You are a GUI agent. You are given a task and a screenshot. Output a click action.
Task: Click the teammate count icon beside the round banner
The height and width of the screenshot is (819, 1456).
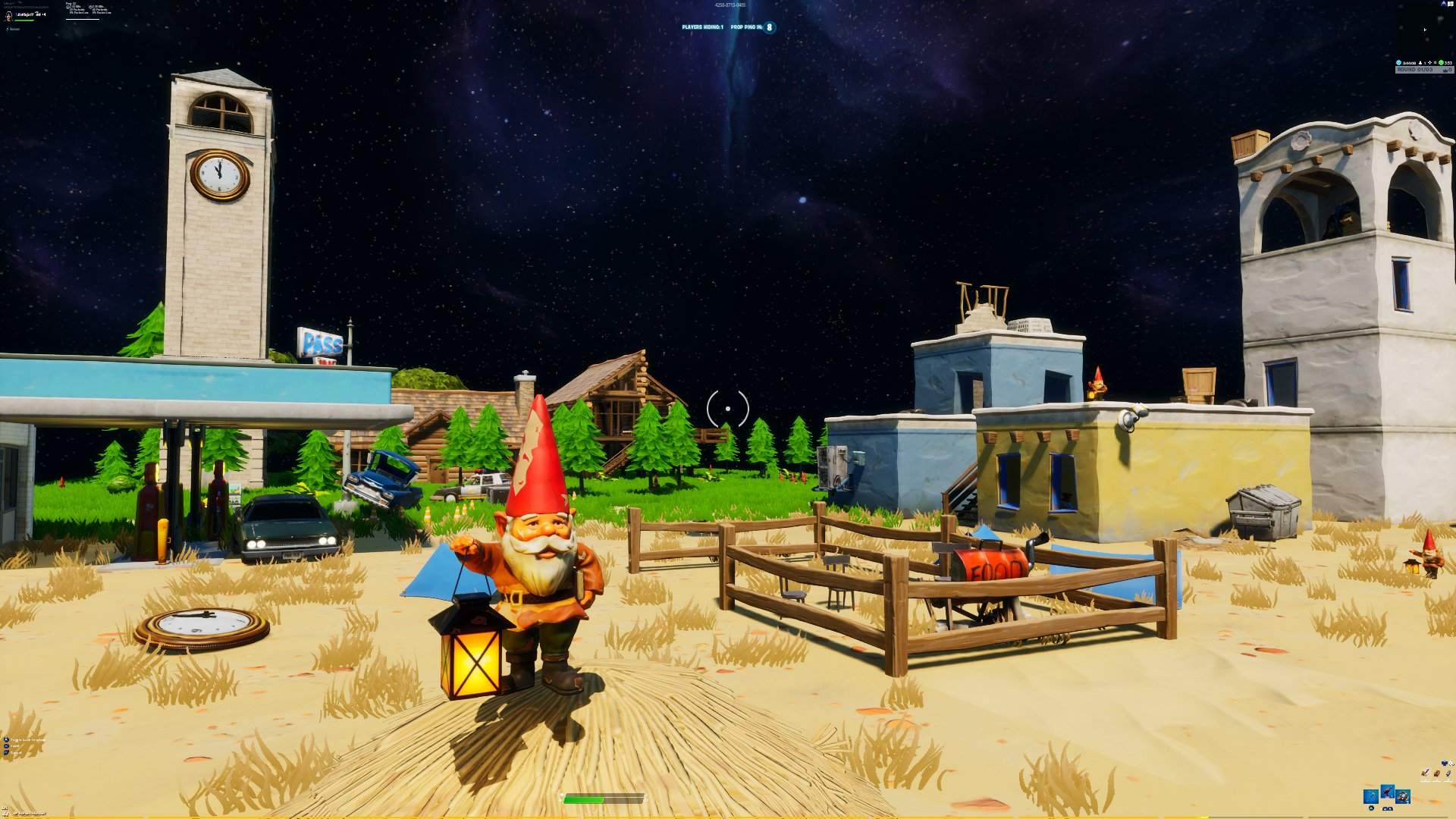tap(1420, 63)
